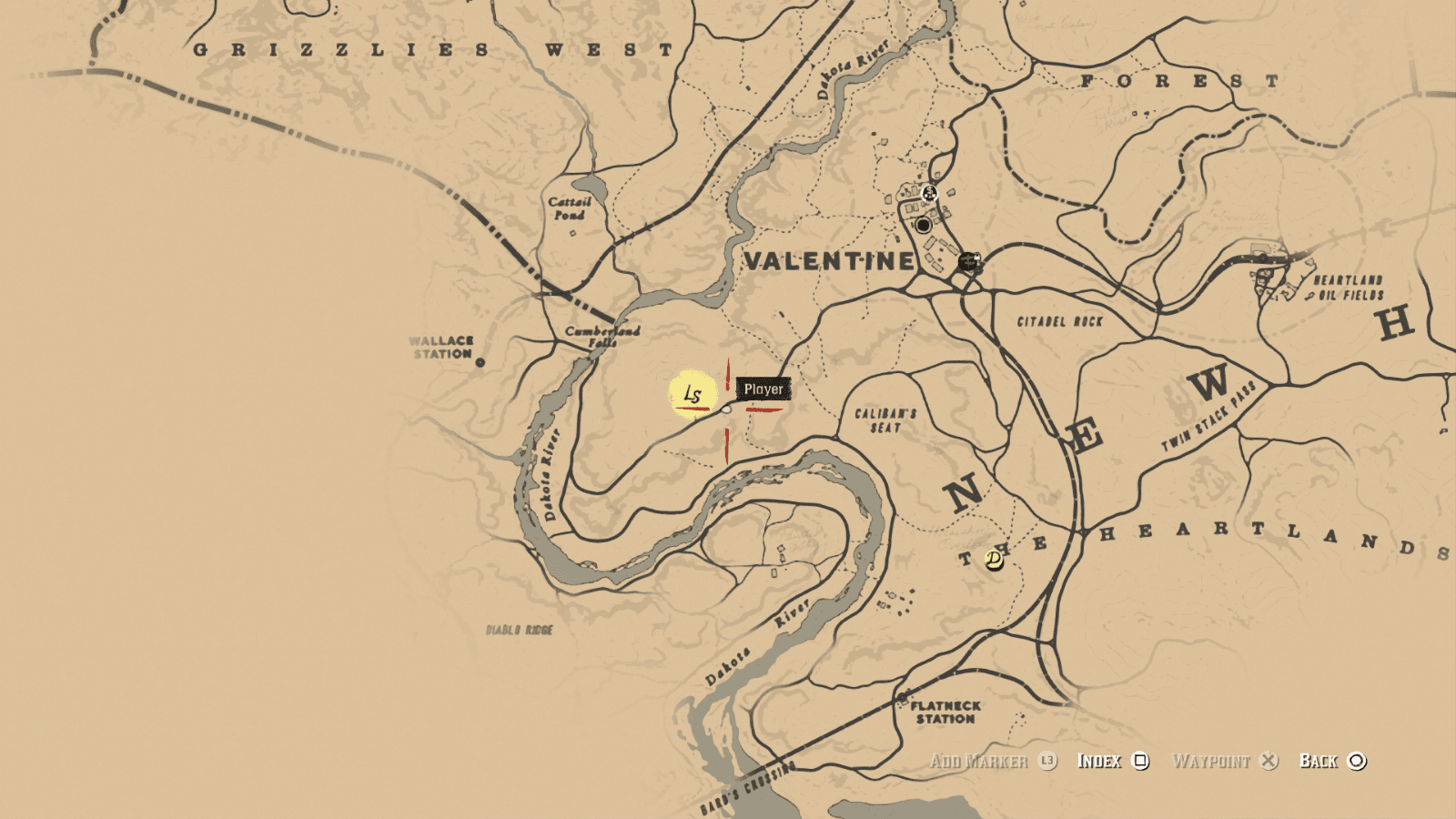Screen dimensions: 1456x819
Task: Click the black saloon dot icon in Valentine
Action: (924, 225)
